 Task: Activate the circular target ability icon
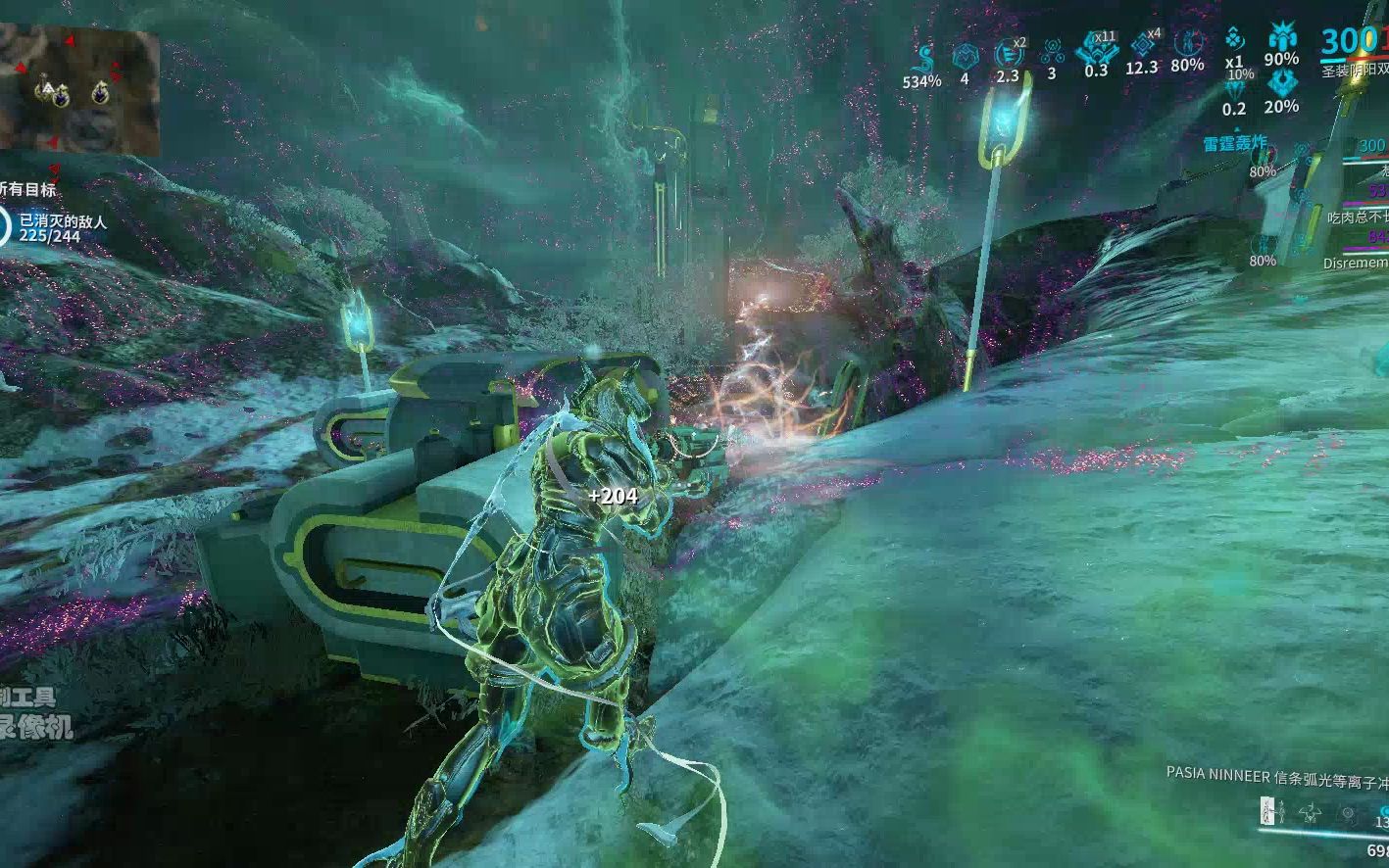1349,812
